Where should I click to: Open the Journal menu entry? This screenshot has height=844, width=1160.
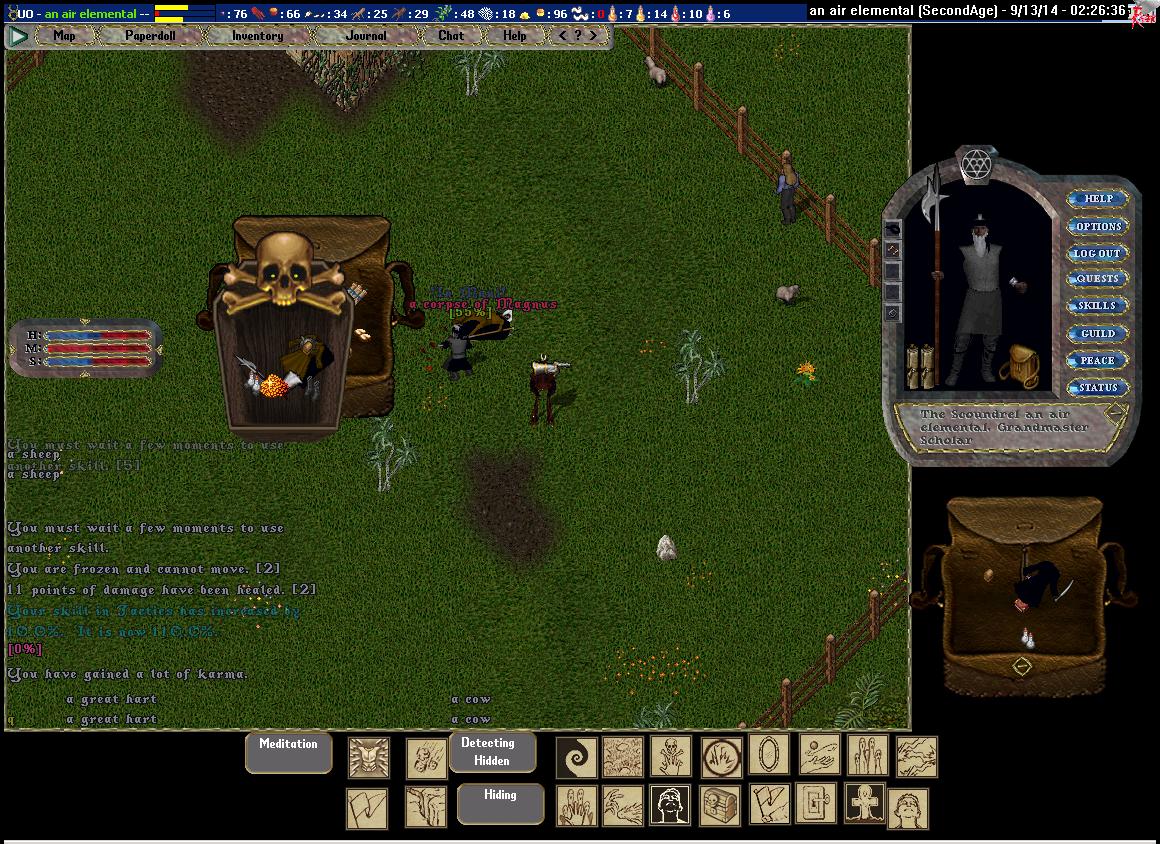[366, 36]
